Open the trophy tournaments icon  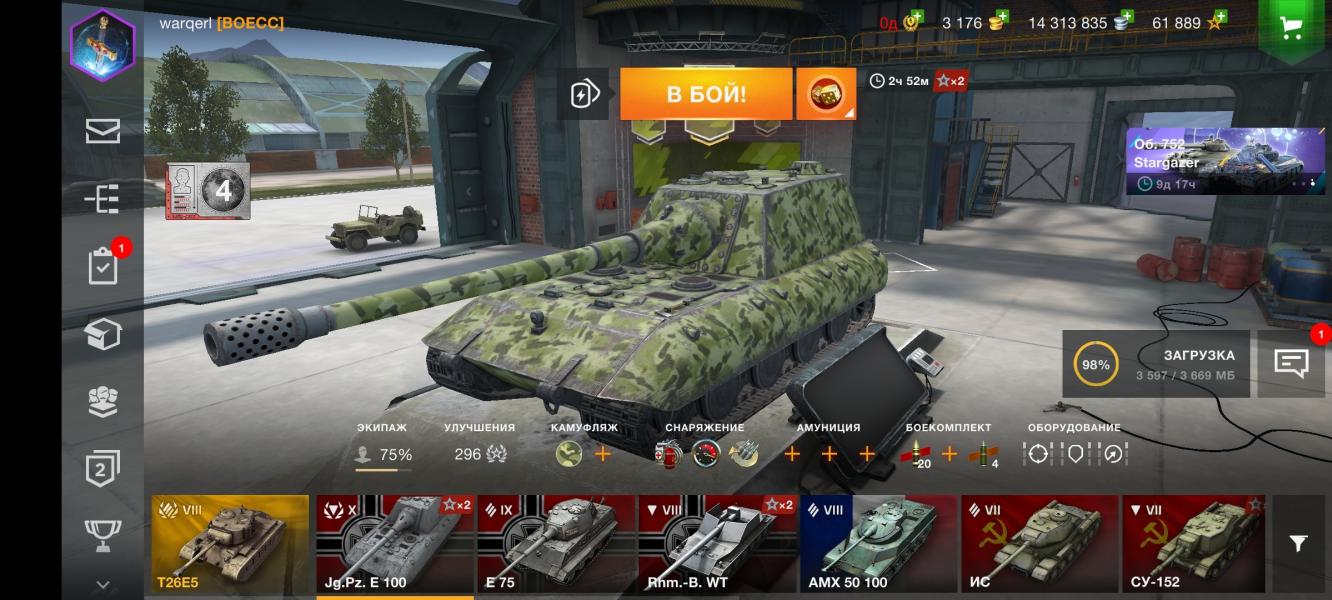[102, 533]
